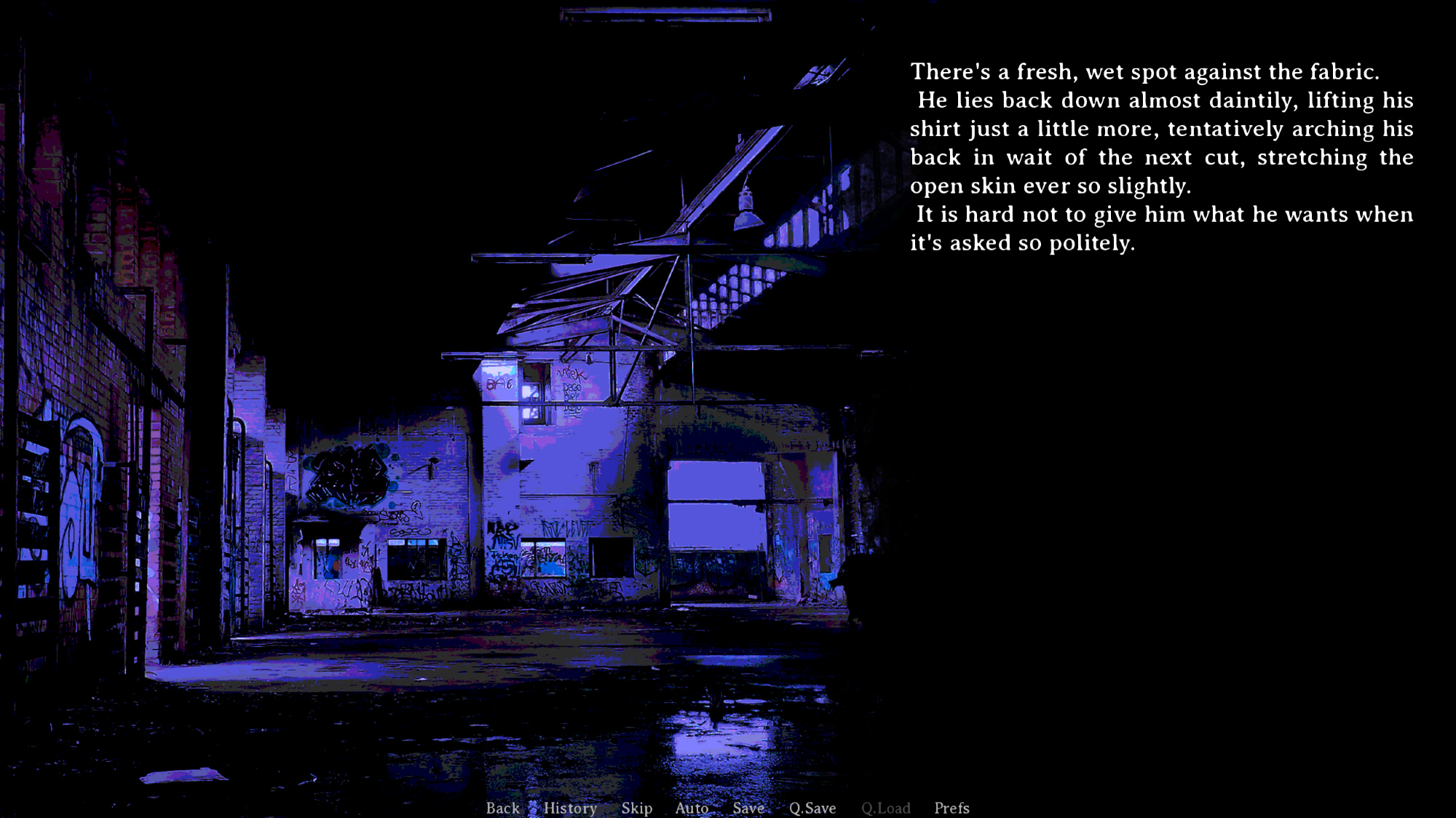Open the History log
This screenshot has width=1456, height=818.
pos(570,808)
